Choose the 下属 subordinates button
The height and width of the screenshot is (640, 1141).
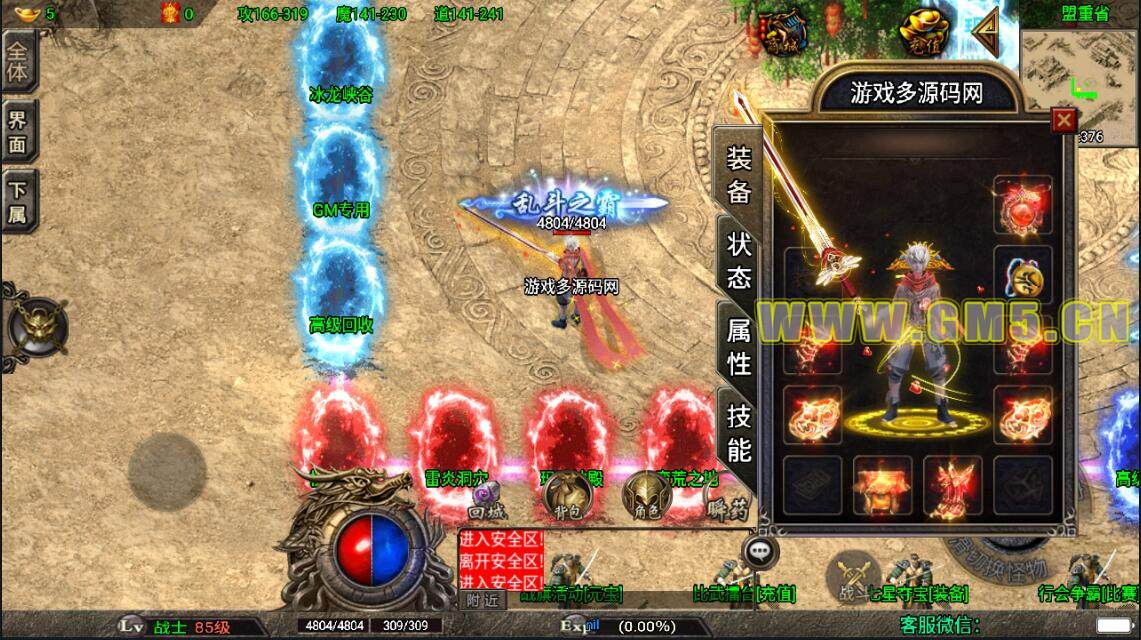pyautogui.click(x=19, y=201)
